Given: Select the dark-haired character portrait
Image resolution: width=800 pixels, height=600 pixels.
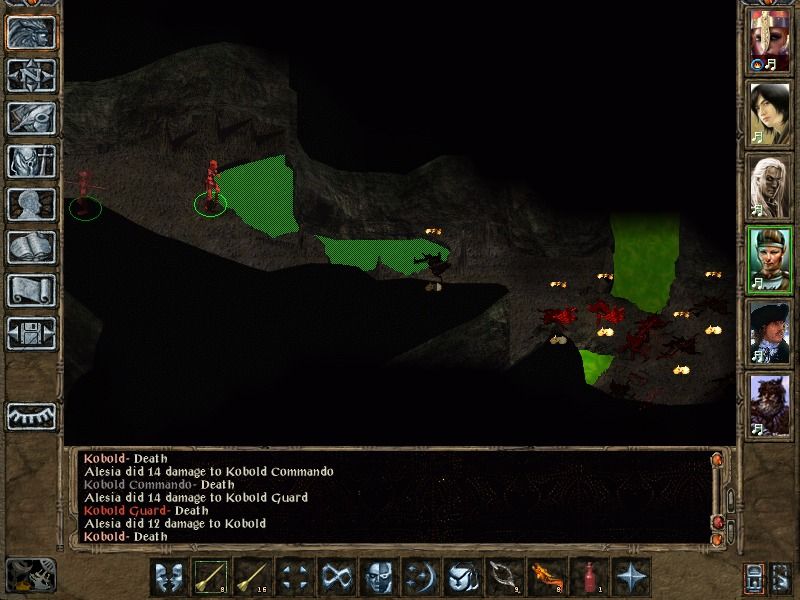Looking at the screenshot, I should click(769, 115).
